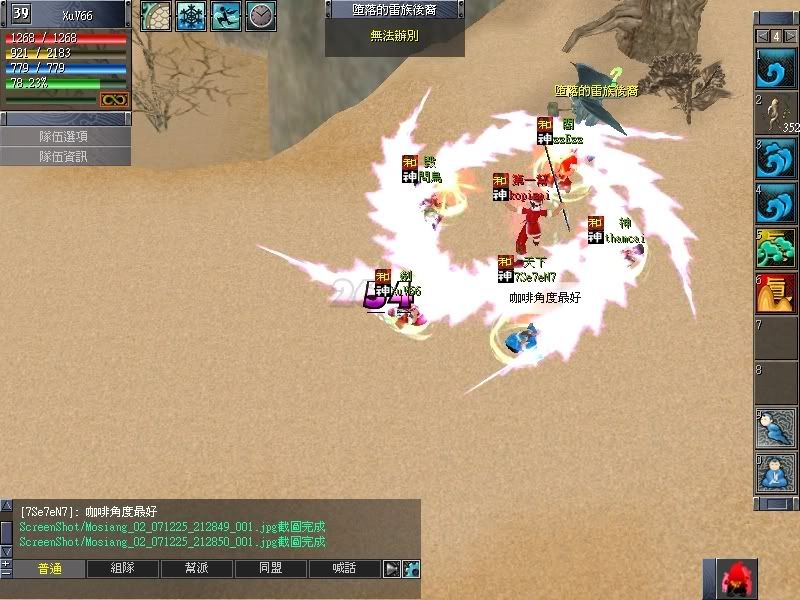Image resolution: width=800 pixels, height=600 pixels.
Task: Open the 隊伍選項 party options button
Action: (65, 136)
